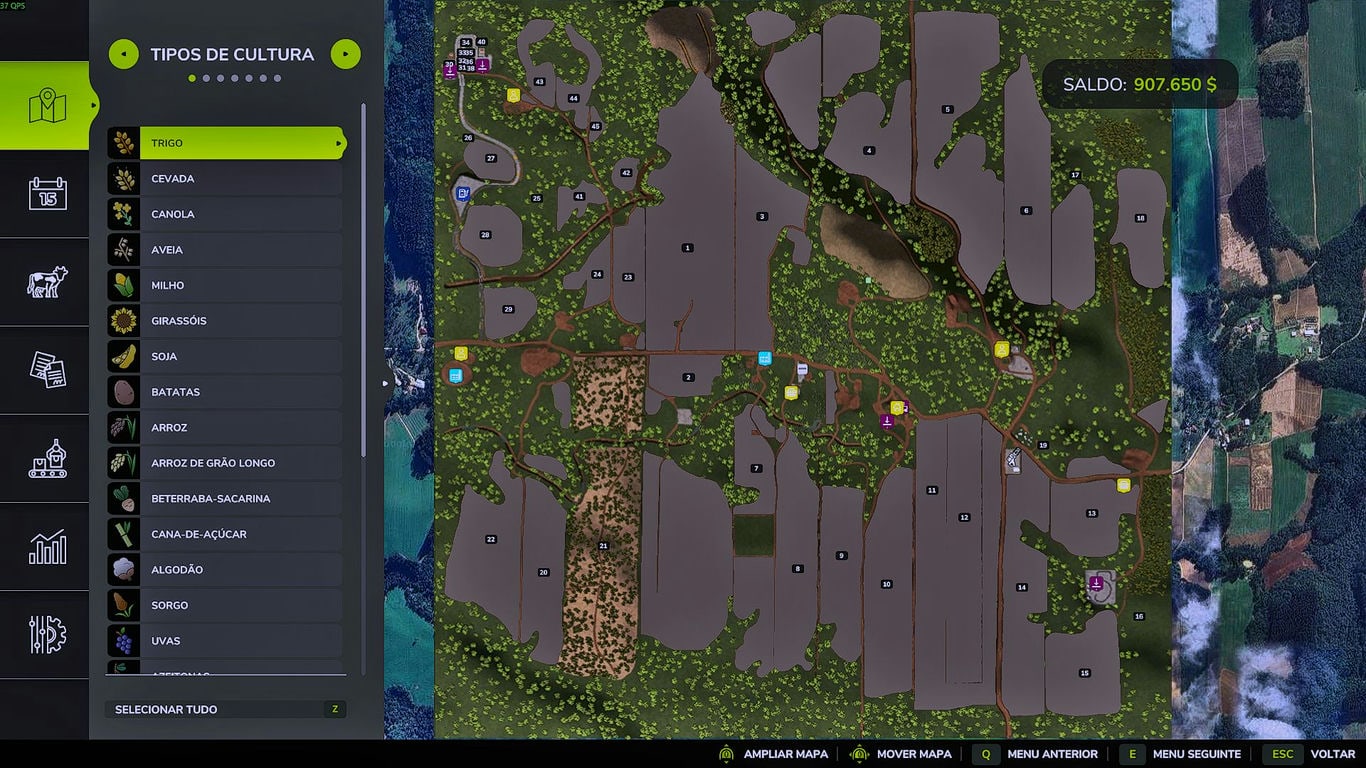Open the calendar tab in sidebar
The width and height of the screenshot is (1366, 768).
click(47, 193)
